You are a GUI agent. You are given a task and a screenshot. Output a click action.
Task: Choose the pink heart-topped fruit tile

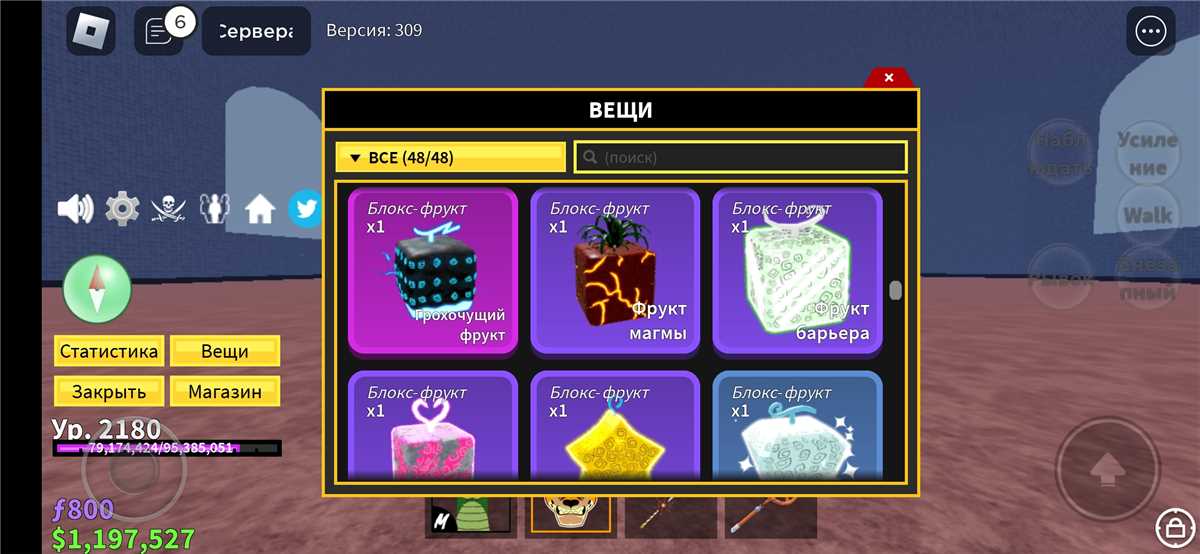click(433, 428)
